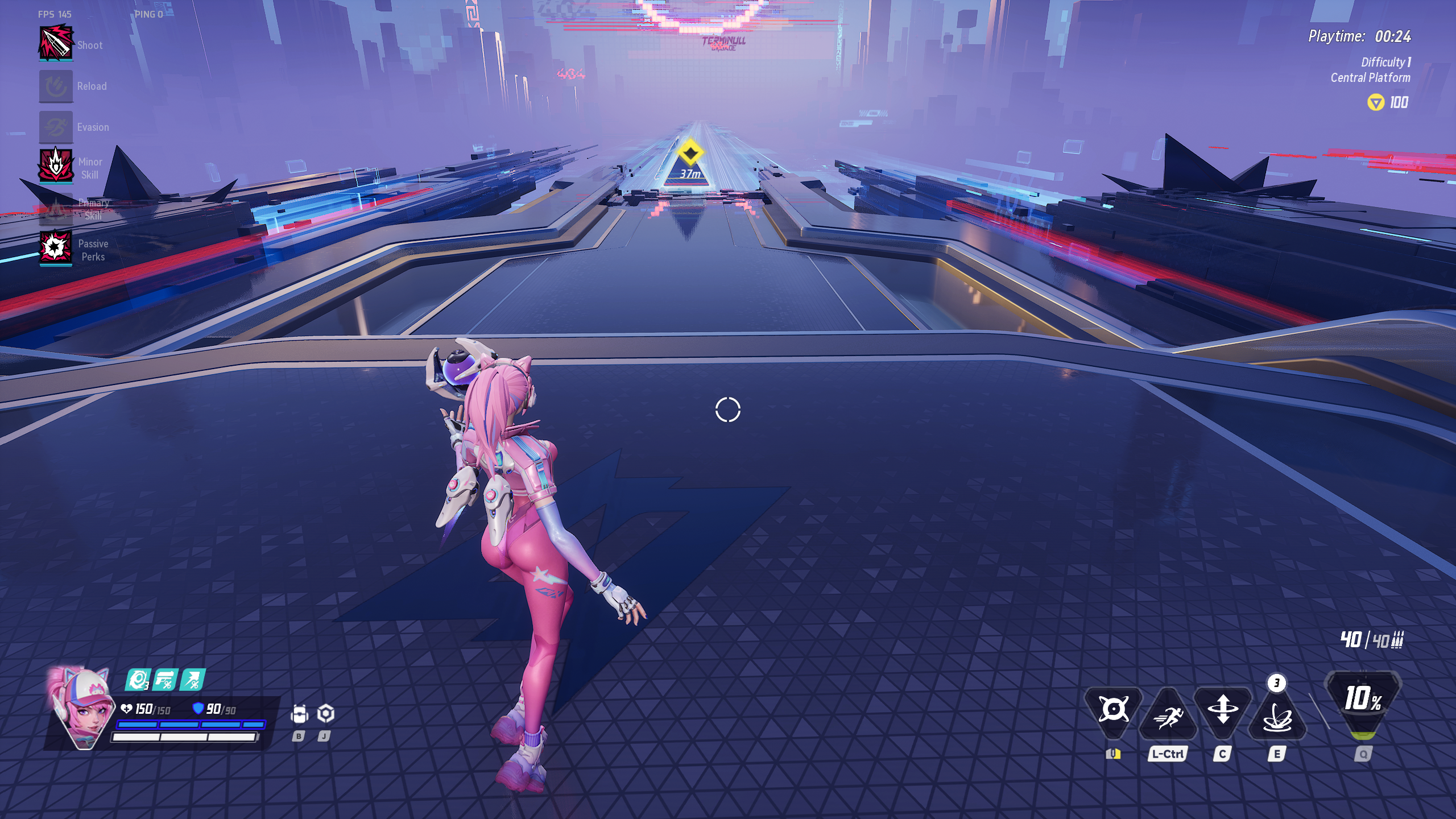Click the gun percent buff icon
The image size is (1456, 819).
[x=166, y=680]
